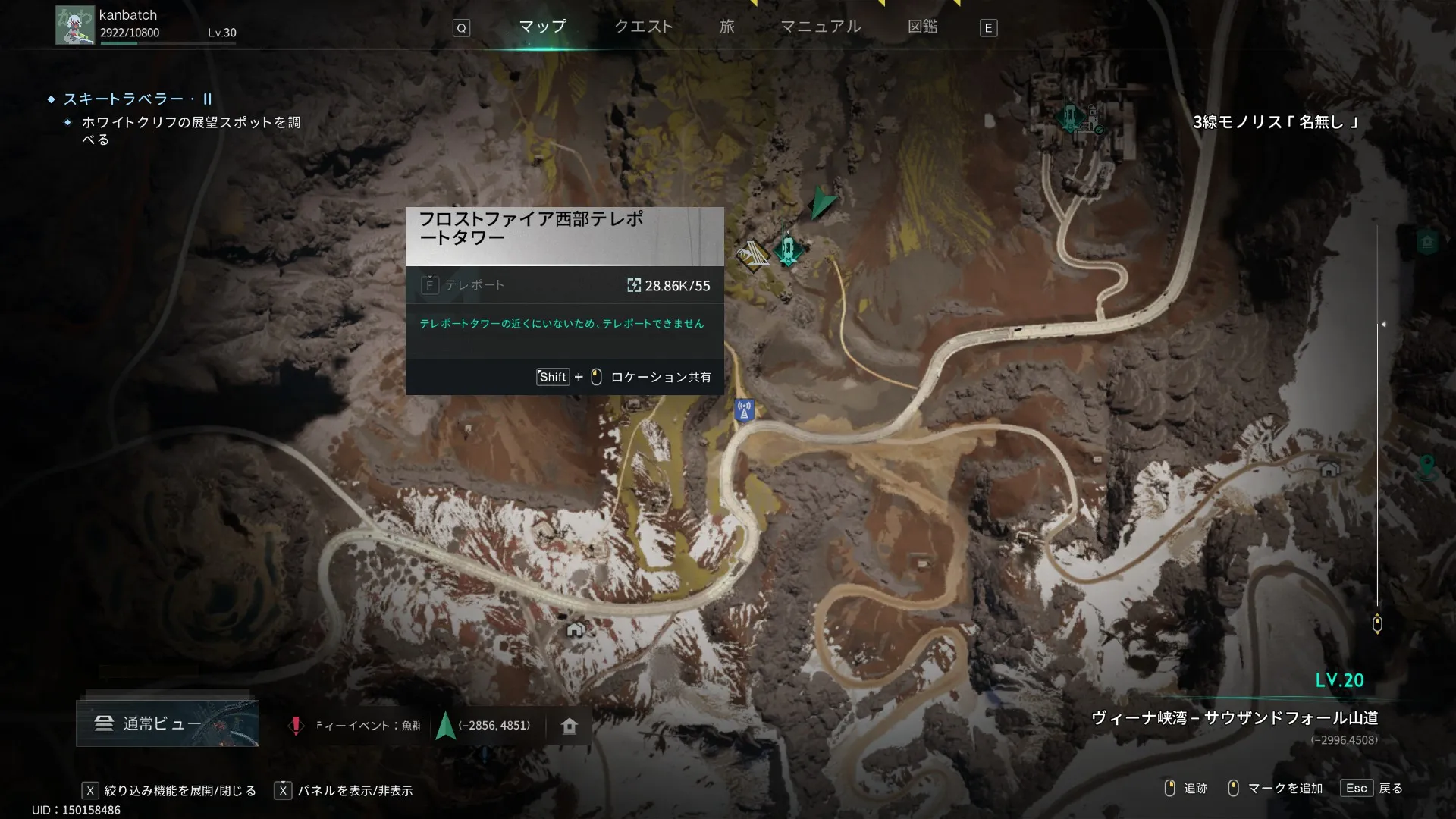The height and width of the screenshot is (819, 1456).
Task: Click the house marker on the snowy bottom area
Action: coord(576,629)
